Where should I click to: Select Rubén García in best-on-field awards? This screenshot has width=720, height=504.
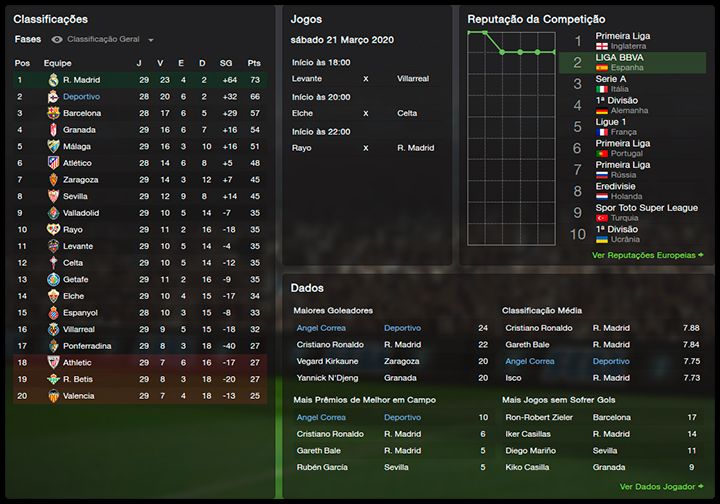[322, 467]
